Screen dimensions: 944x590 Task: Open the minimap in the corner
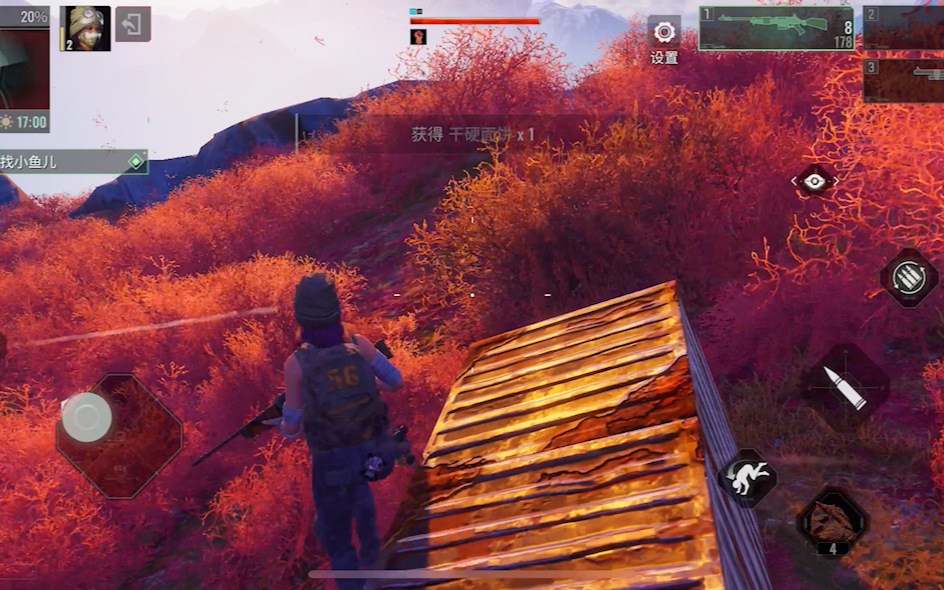point(24,69)
